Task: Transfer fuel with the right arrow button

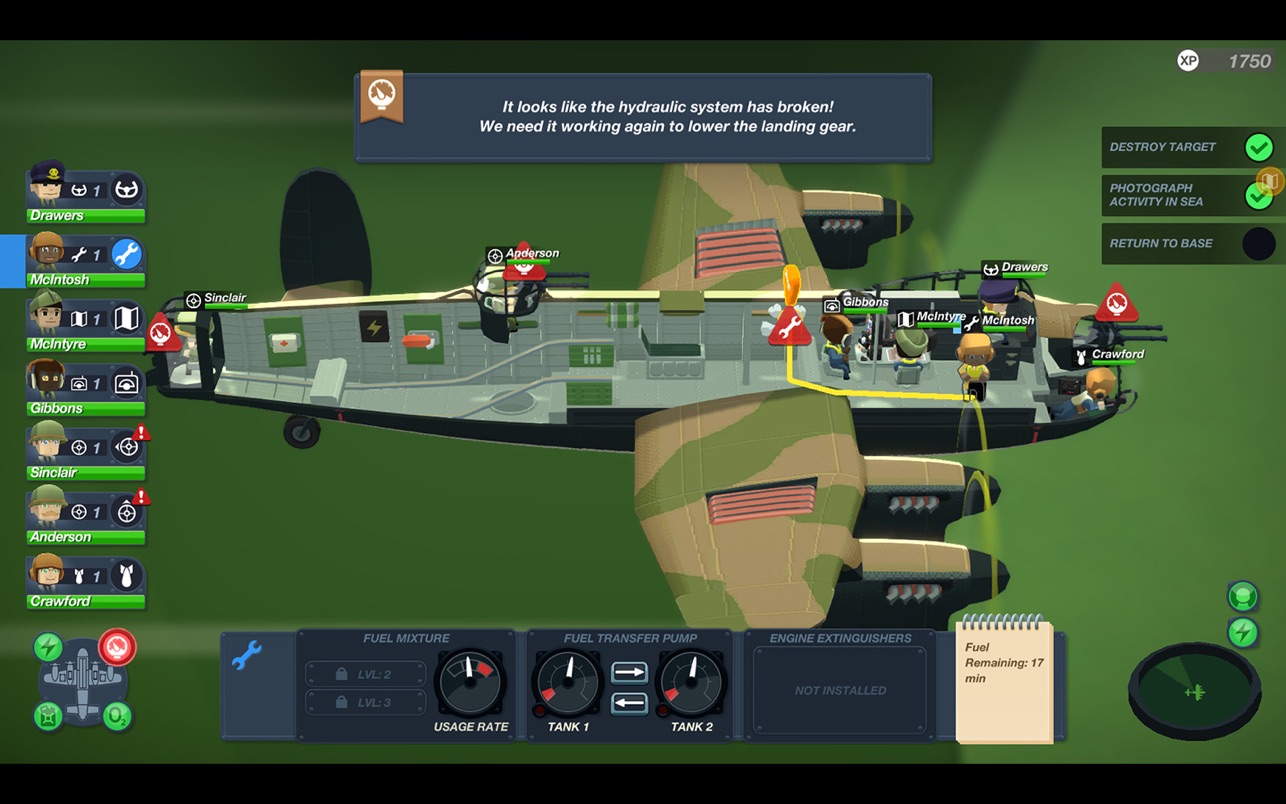Action: (x=629, y=673)
